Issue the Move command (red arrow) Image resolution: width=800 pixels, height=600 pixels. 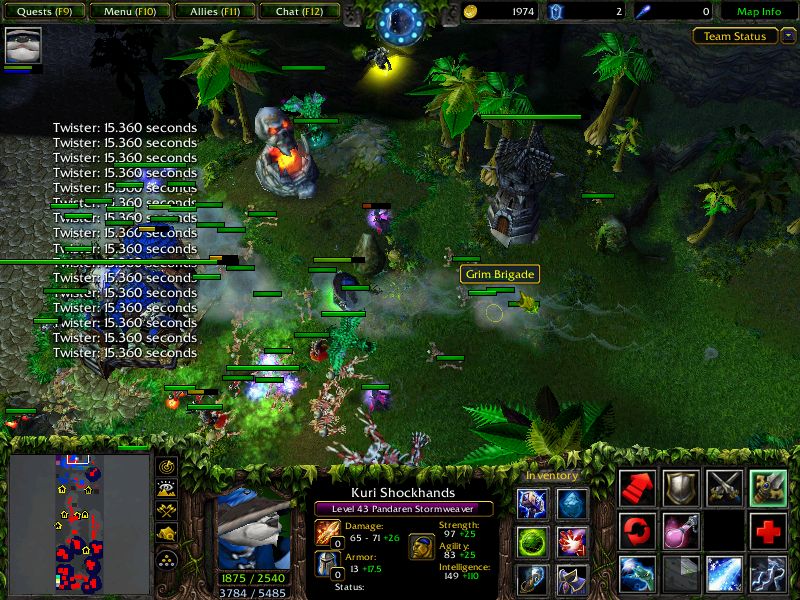tap(637, 487)
